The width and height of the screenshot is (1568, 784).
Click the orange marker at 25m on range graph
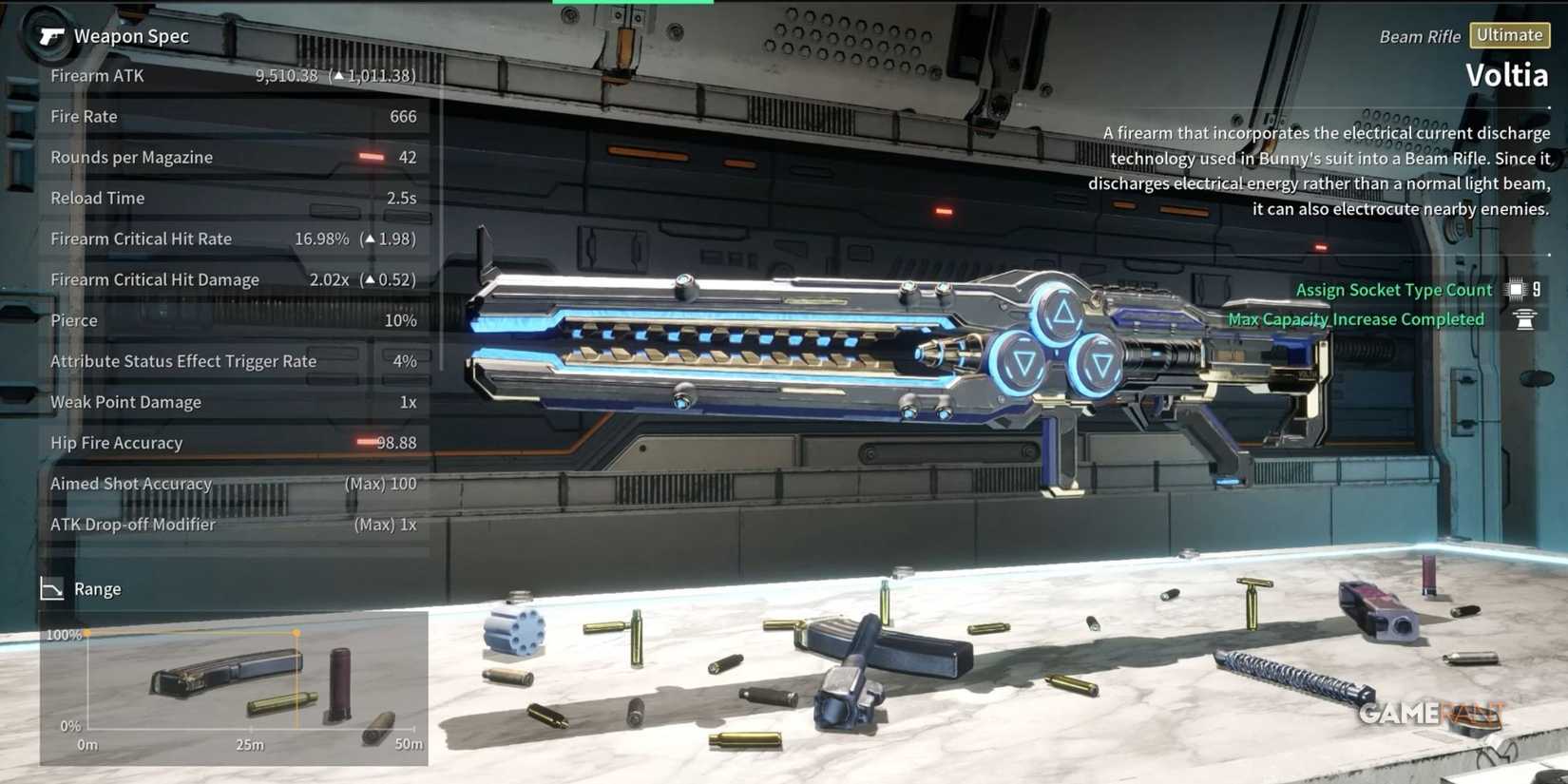point(296,630)
